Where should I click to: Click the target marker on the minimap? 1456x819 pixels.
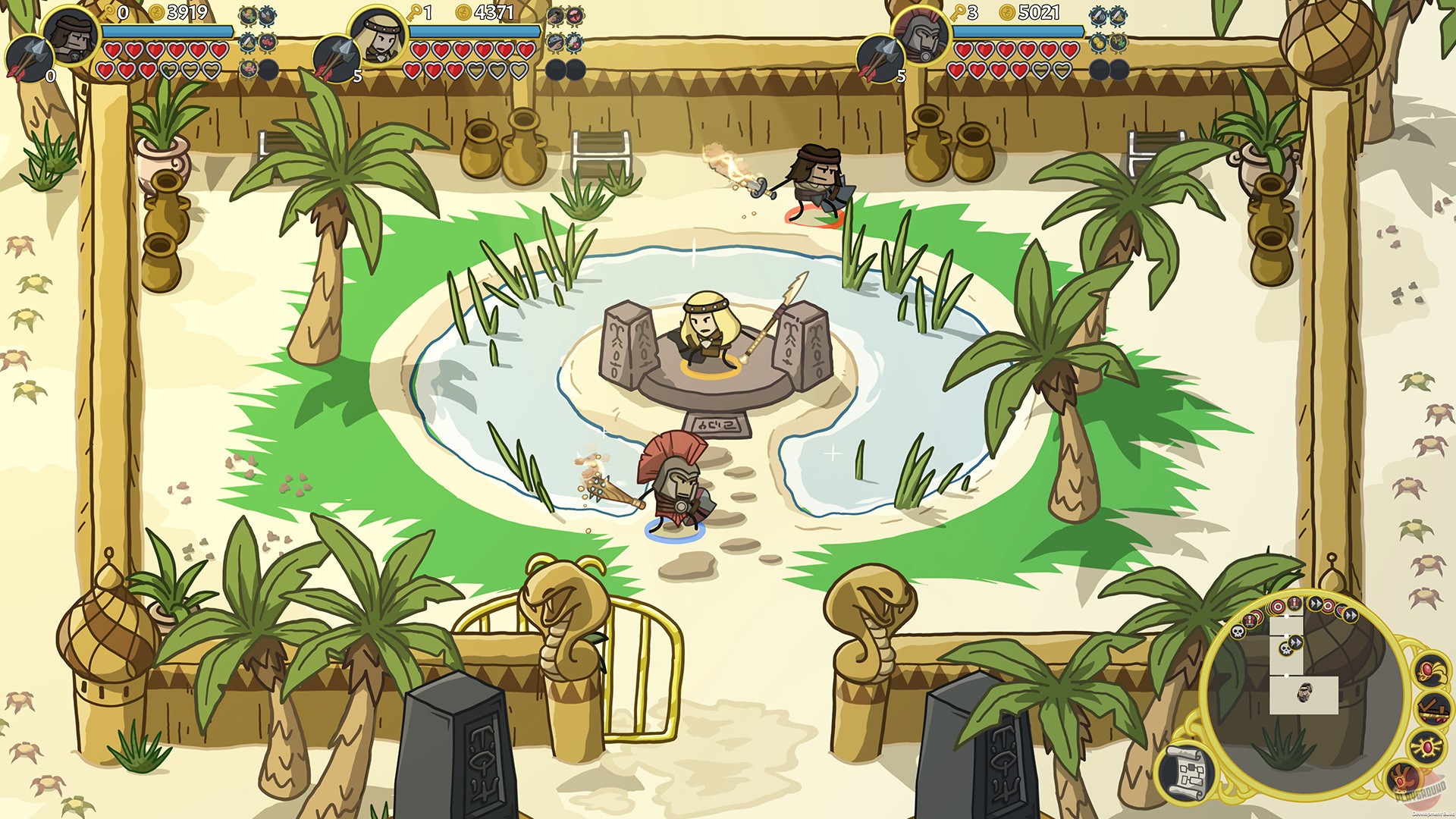click(x=1276, y=606)
